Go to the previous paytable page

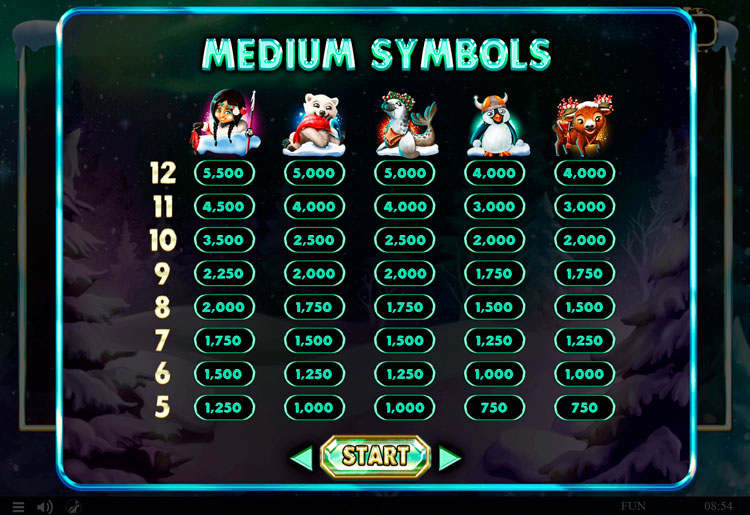pyautogui.click(x=301, y=458)
